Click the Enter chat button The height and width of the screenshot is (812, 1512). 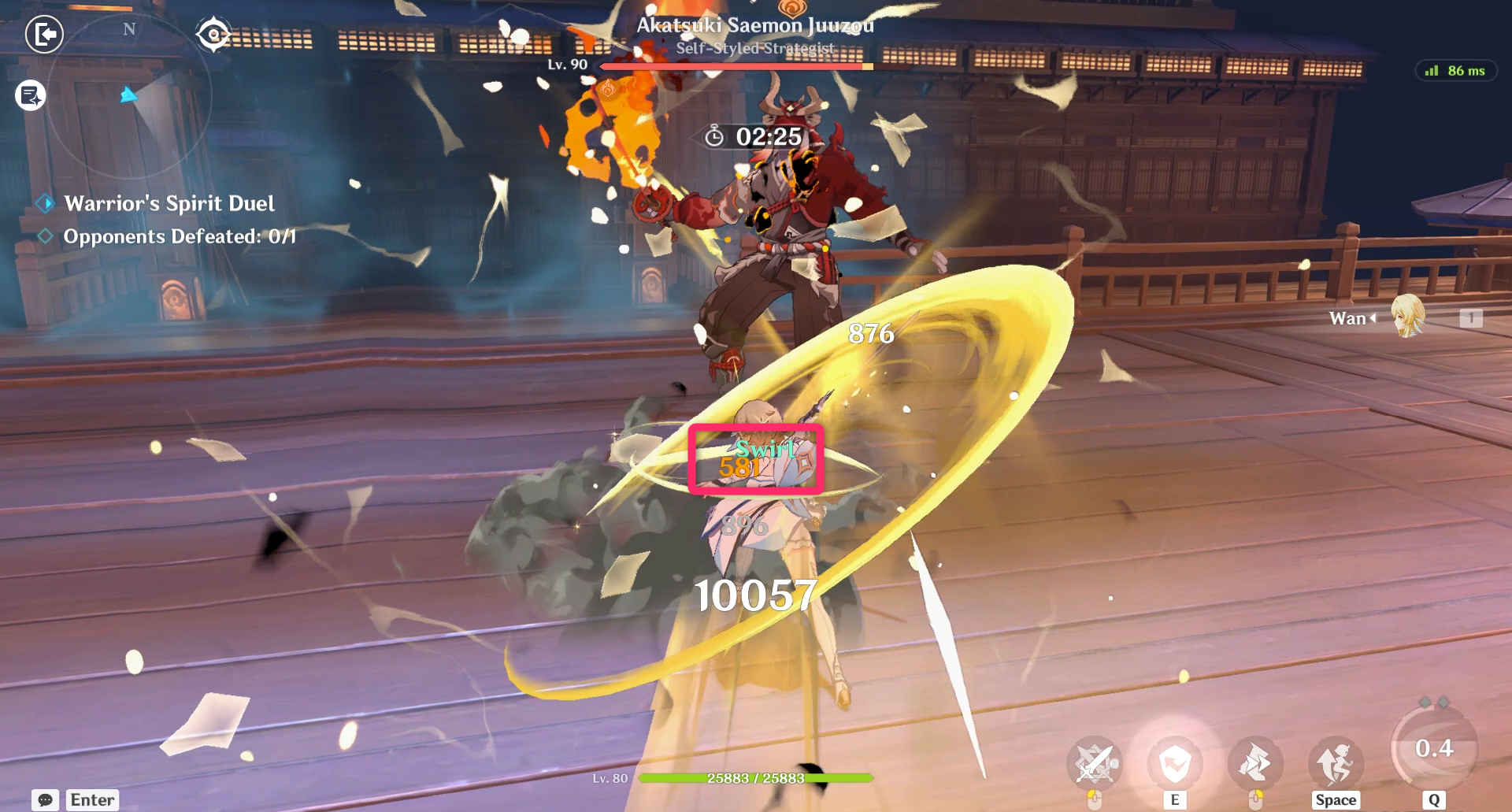(x=91, y=799)
